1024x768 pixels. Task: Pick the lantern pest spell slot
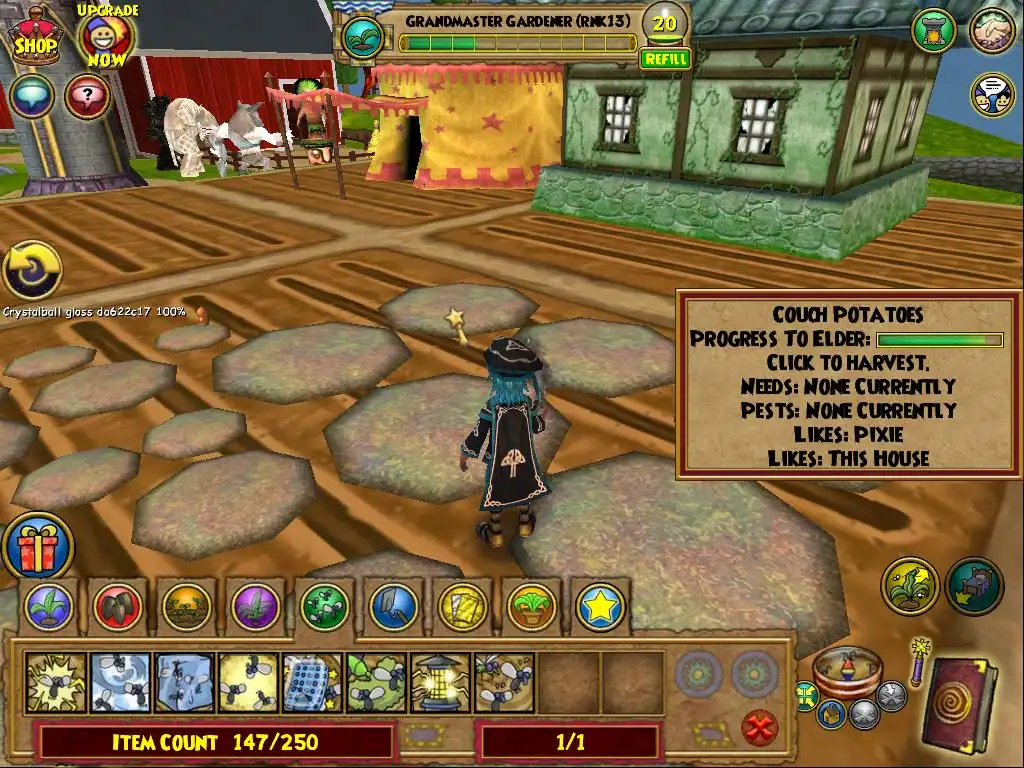click(x=441, y=682)
